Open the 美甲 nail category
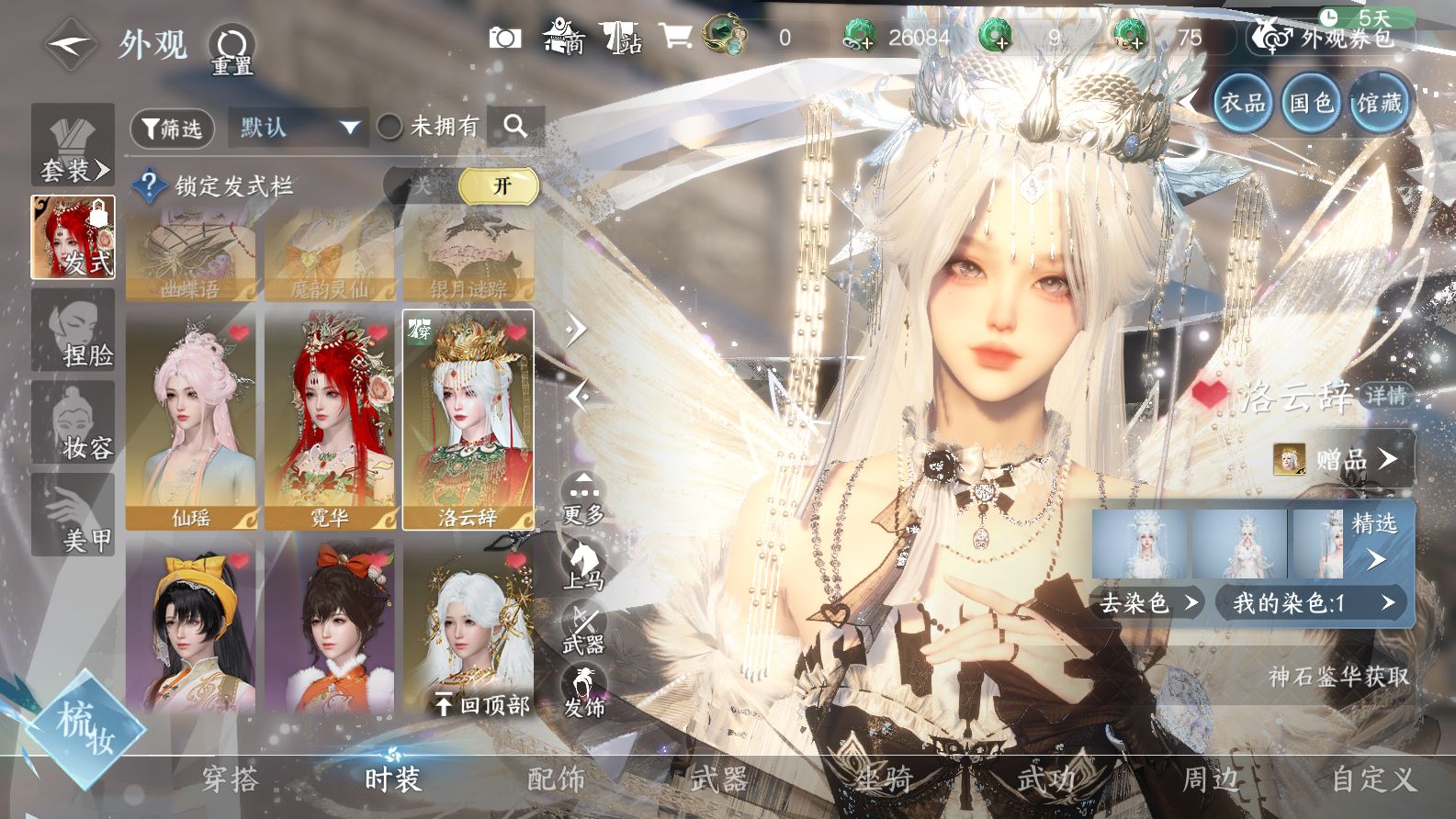This screenshot has width=1456, height=819. 73,515
